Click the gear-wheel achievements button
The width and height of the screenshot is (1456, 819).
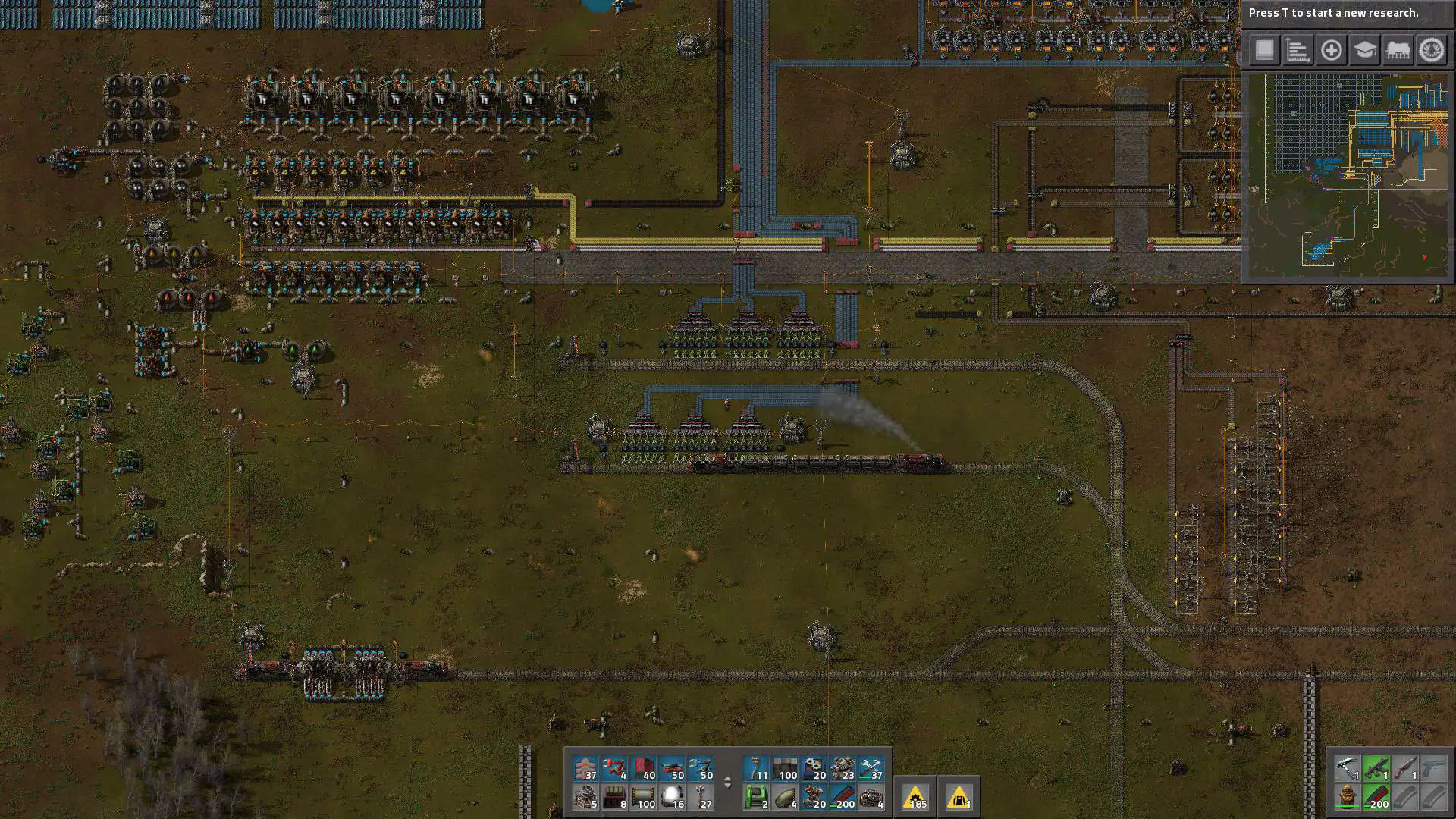click(x=1431, y=51)
